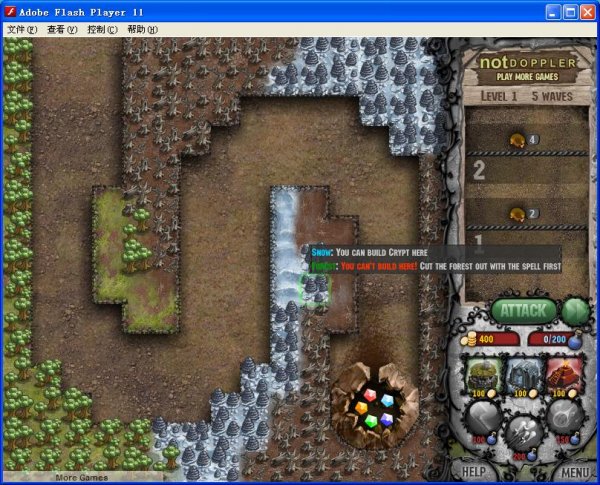
Task: Open the 查看(V) menu
Action: (x=61, y=30)
